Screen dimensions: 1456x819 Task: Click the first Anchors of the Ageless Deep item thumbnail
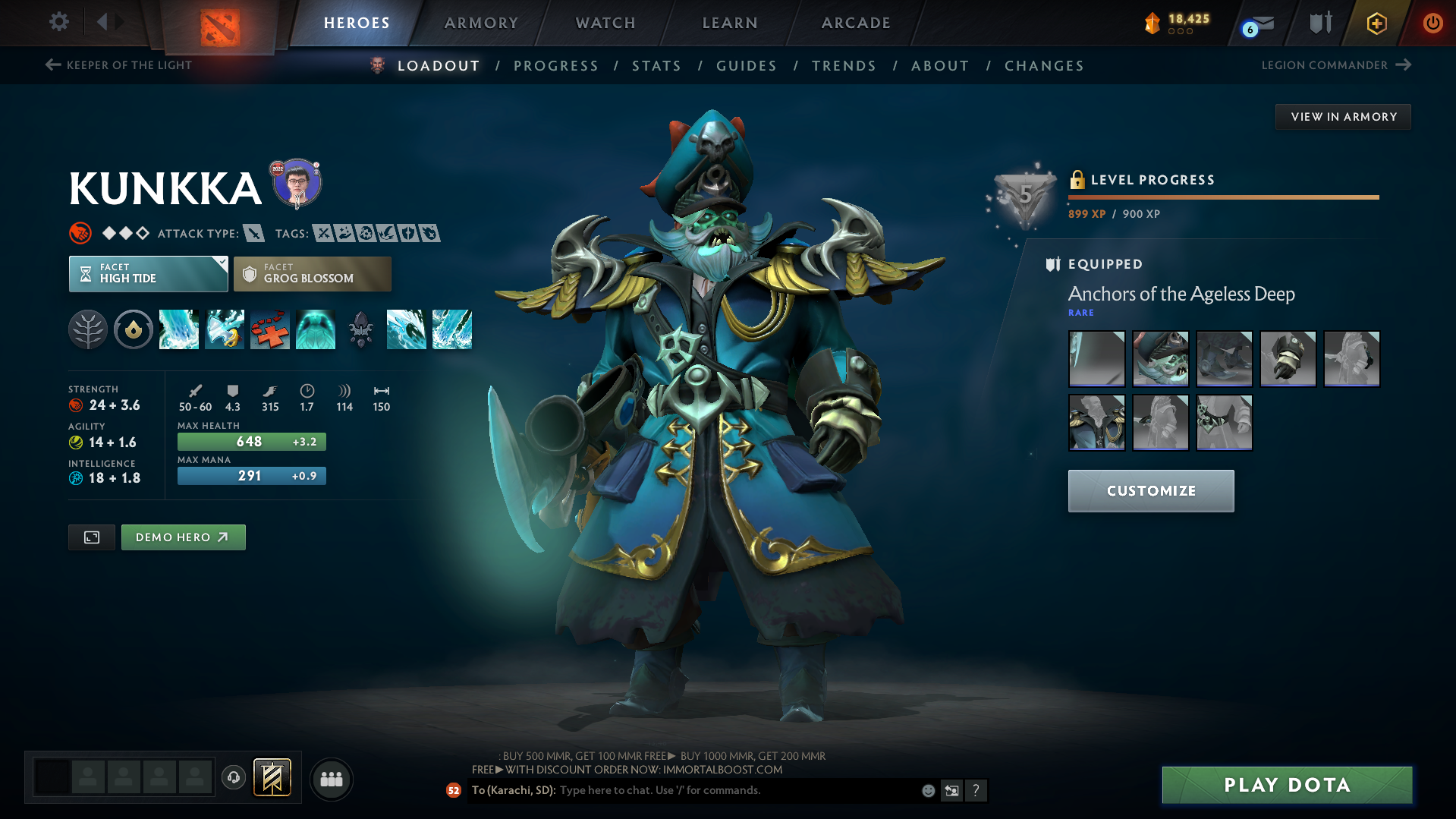coord(1096,358)
